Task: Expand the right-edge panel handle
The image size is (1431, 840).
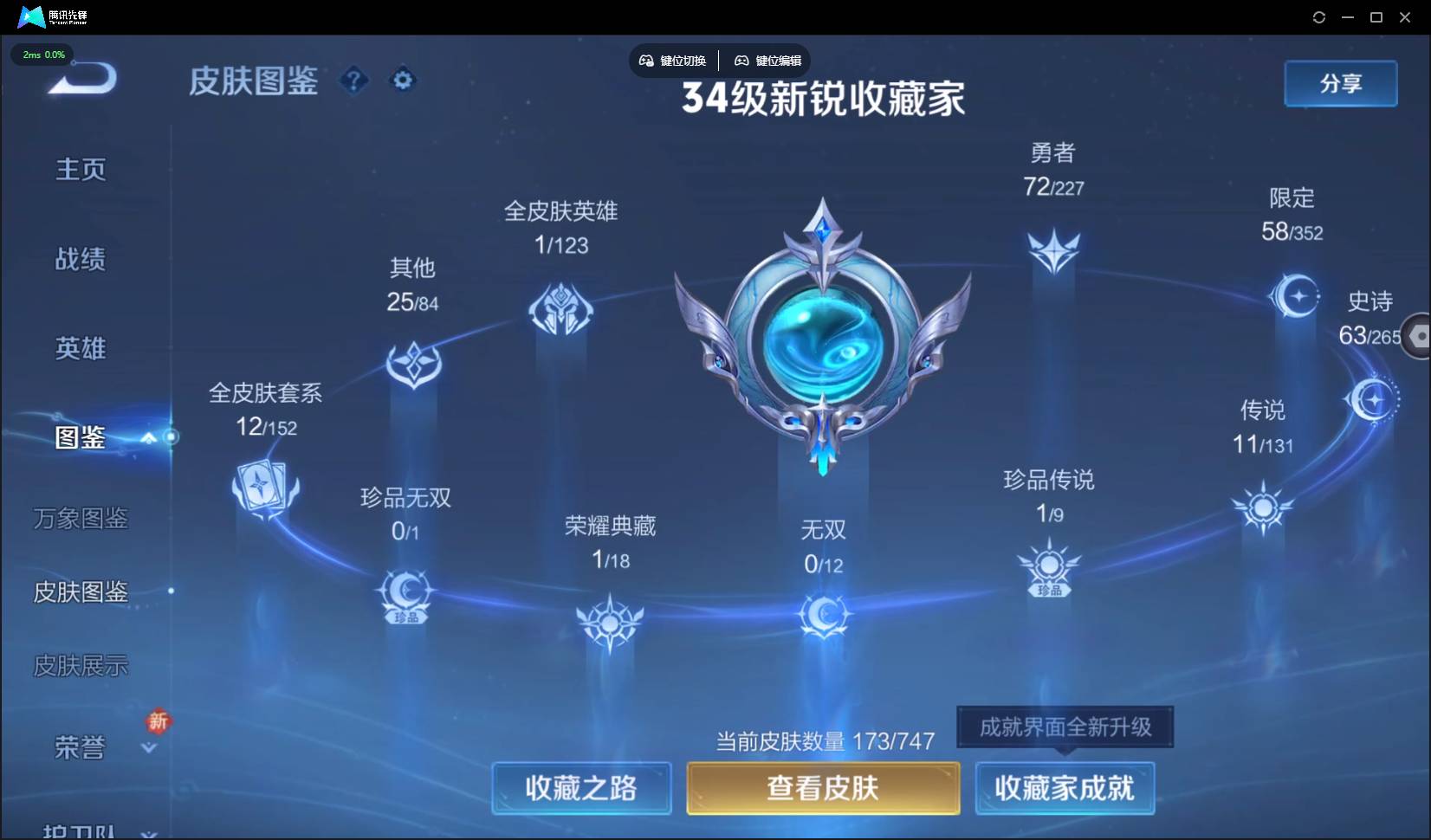Action: tap(1419, 336)
